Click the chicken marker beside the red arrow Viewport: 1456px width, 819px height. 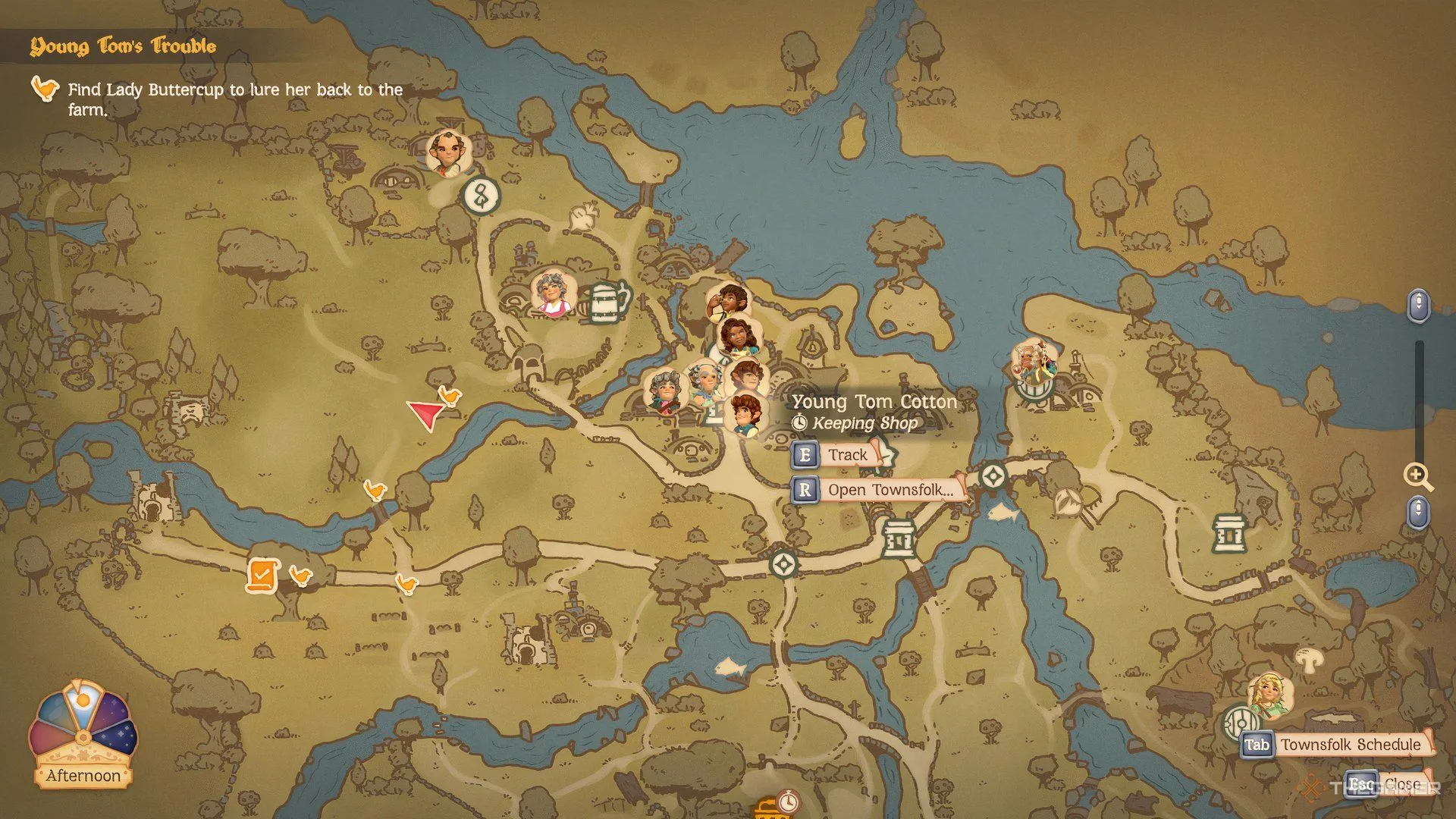(x=450, y=395)
